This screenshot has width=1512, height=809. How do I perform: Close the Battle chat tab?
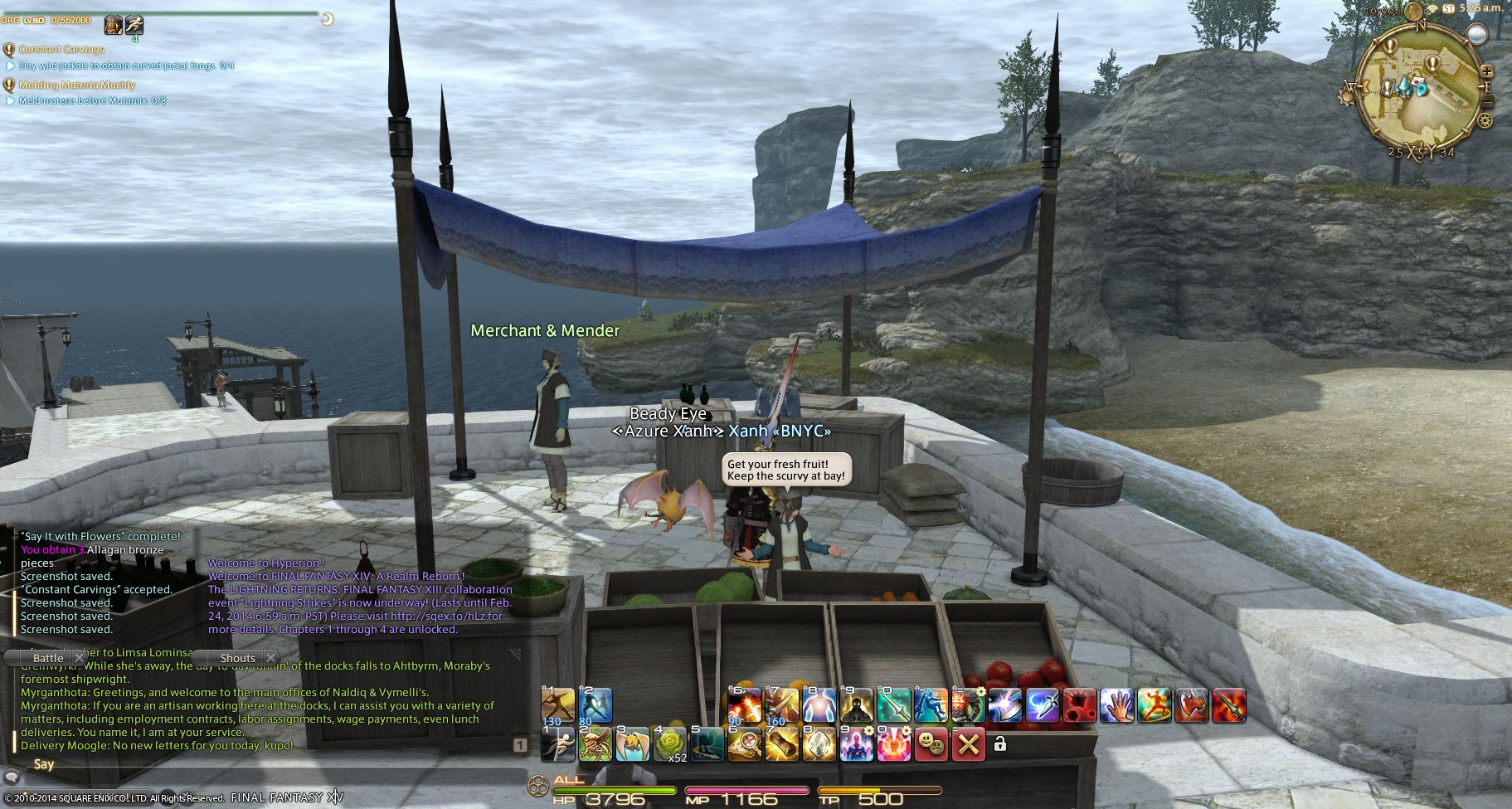[80, 658]
